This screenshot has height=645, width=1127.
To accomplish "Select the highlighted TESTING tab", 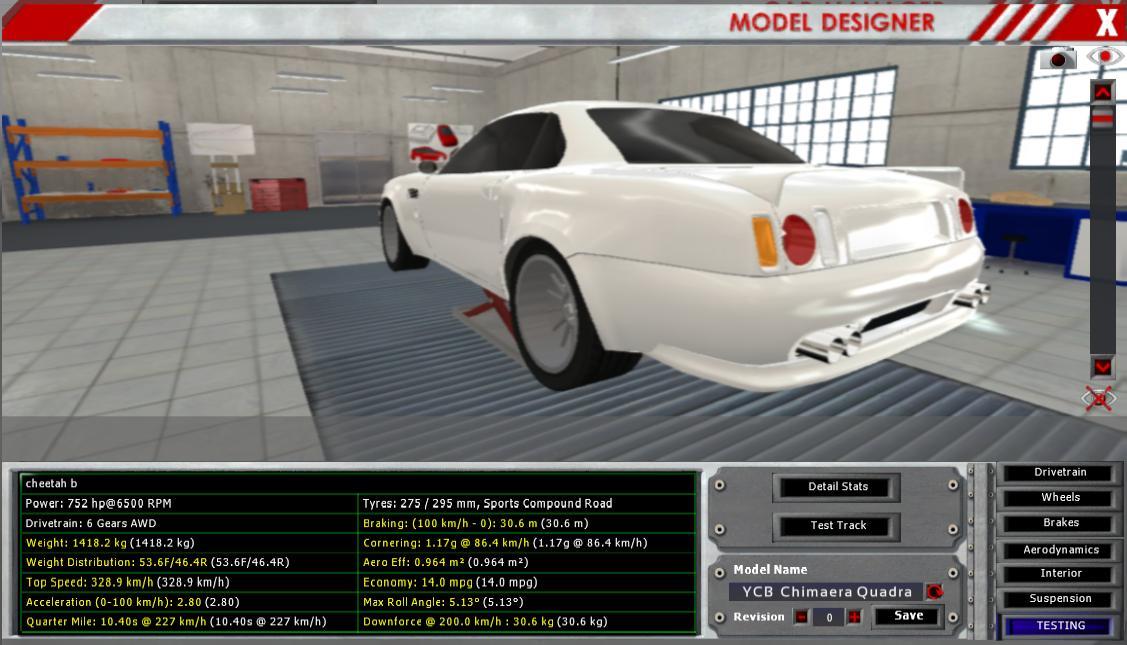I will click(x=1060, y=626).
